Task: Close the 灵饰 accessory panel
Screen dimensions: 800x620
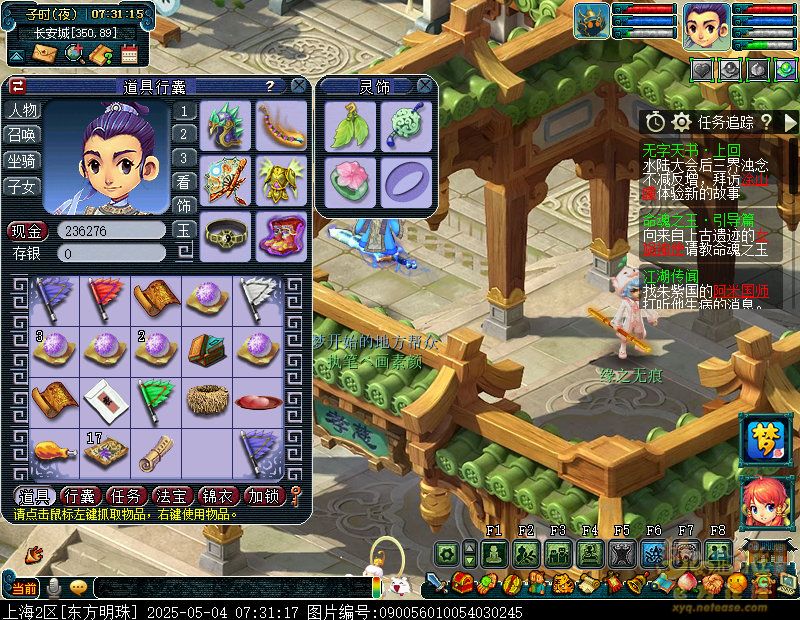Action: tap(424, 87)
